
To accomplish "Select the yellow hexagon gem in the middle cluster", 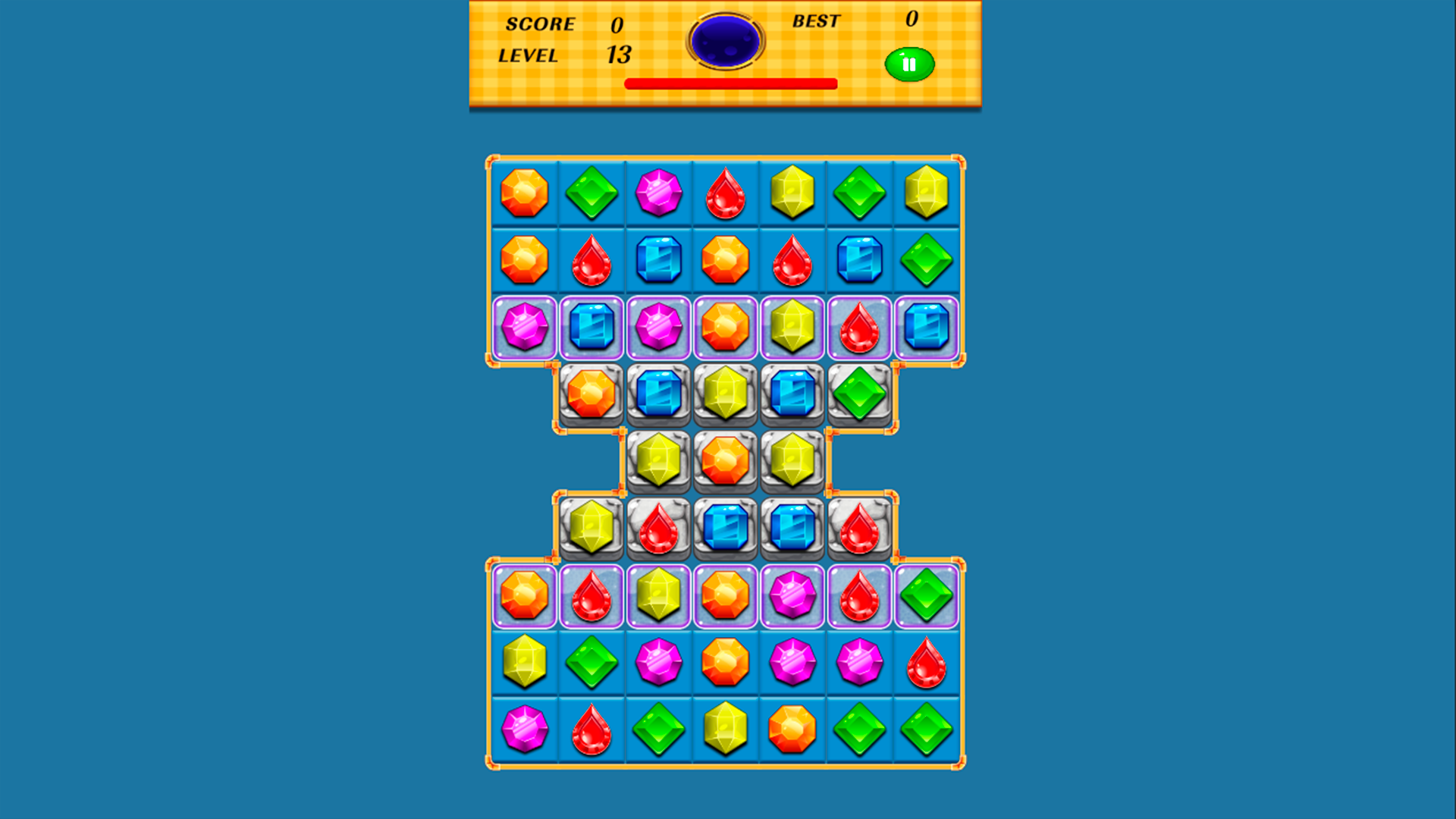I will tap(658, 460).
